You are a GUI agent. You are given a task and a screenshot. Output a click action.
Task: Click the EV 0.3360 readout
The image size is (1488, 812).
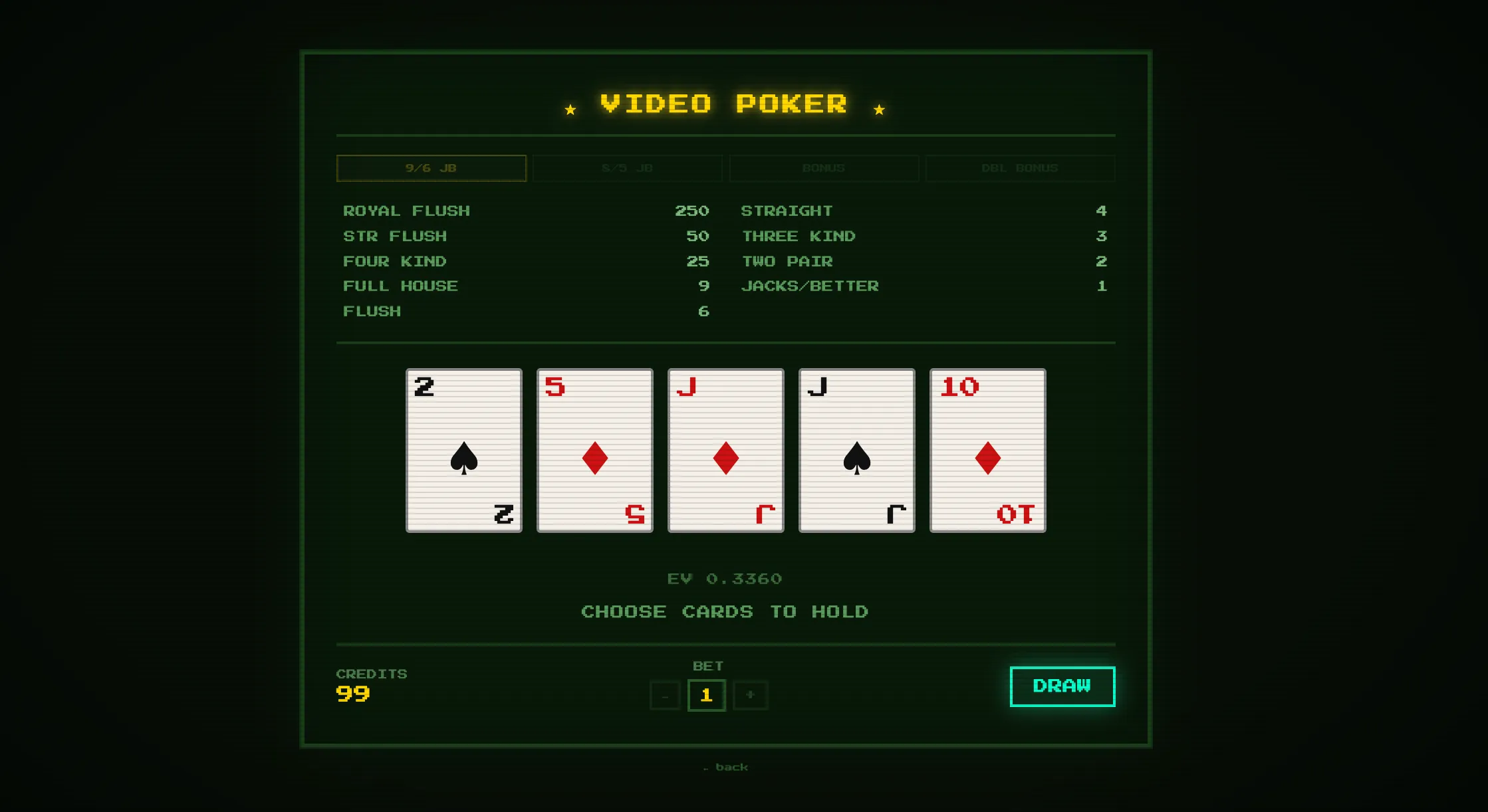pyautogui.click(x=725, y=578)
